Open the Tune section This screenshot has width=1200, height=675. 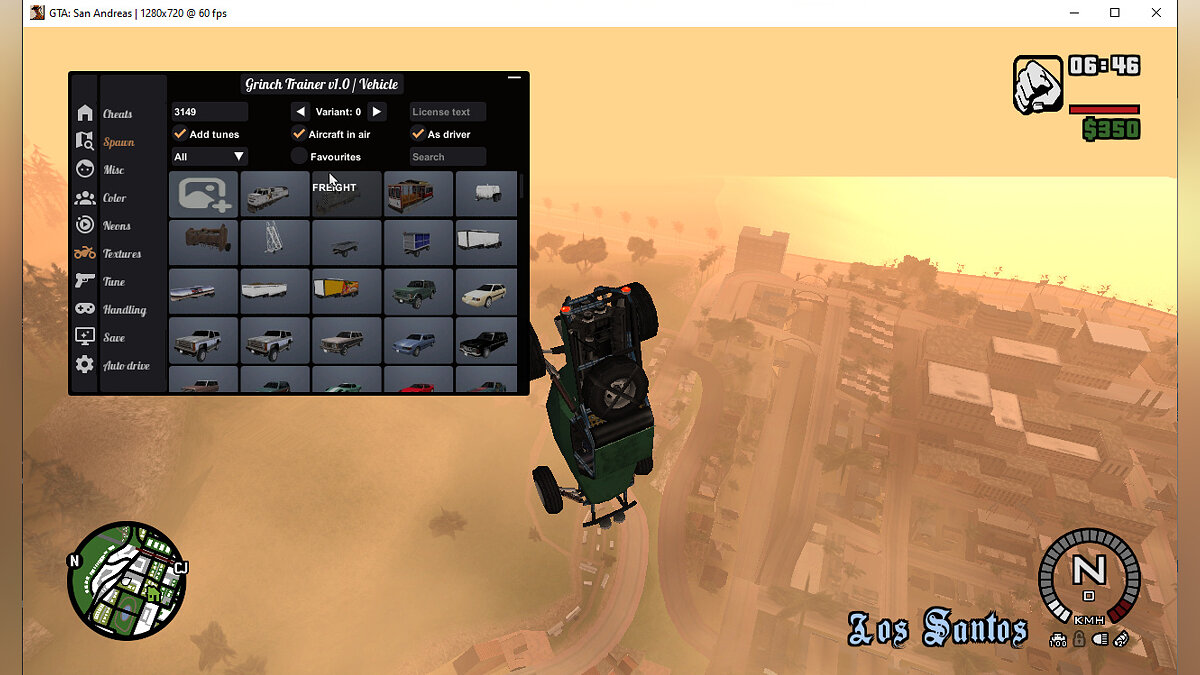coord(114,282)
